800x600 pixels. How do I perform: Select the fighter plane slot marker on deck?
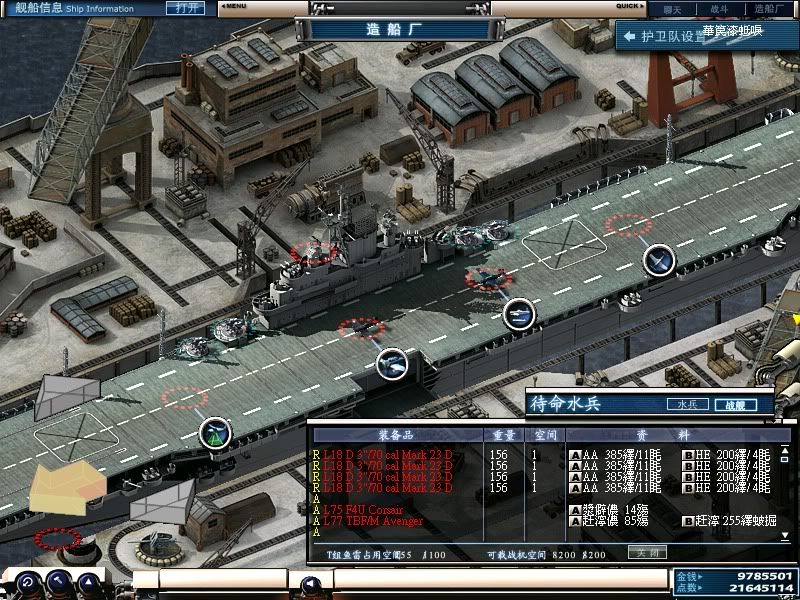(x=658, y=260)
